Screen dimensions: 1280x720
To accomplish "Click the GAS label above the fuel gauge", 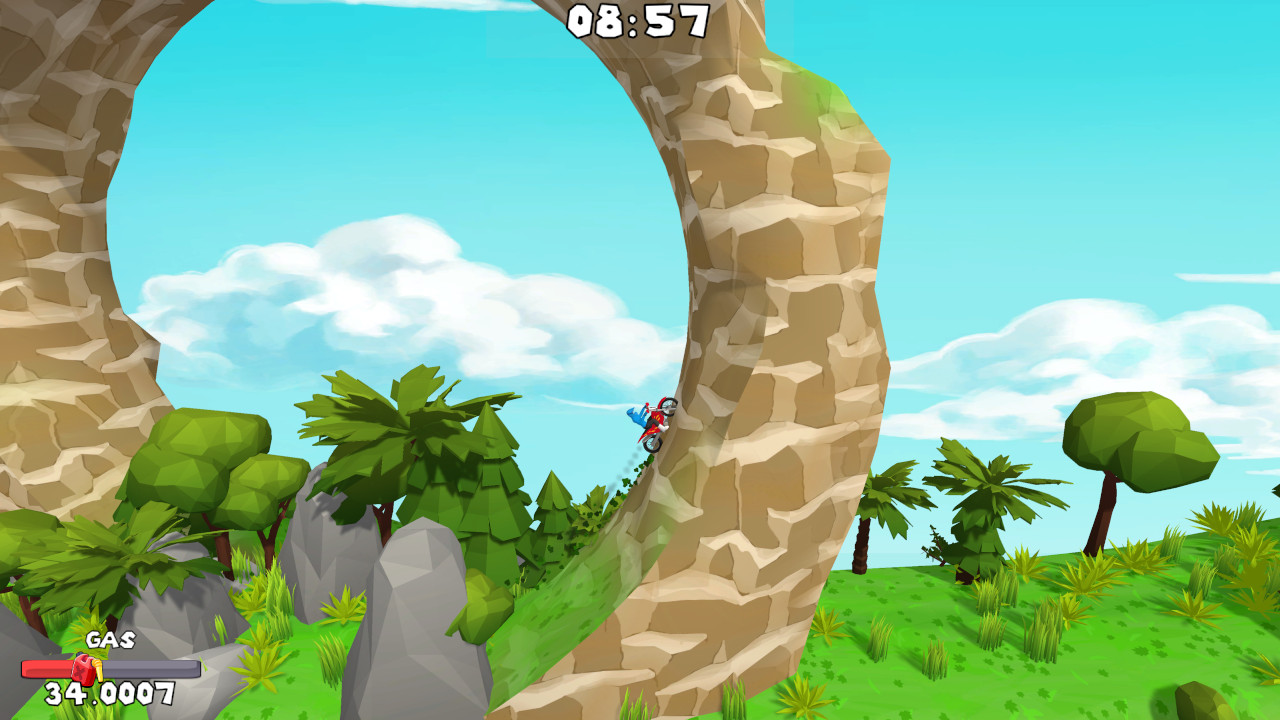I will (x=110, y=640).
